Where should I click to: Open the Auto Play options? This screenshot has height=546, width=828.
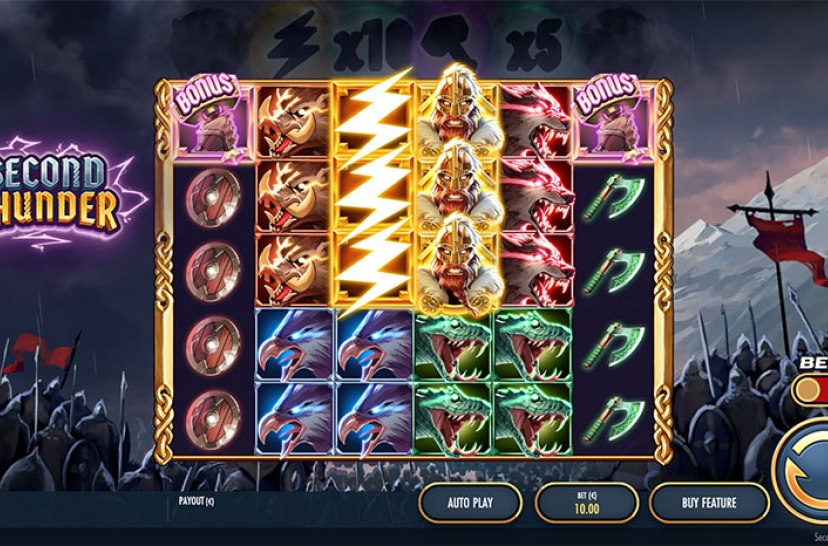tap(470, 502)
